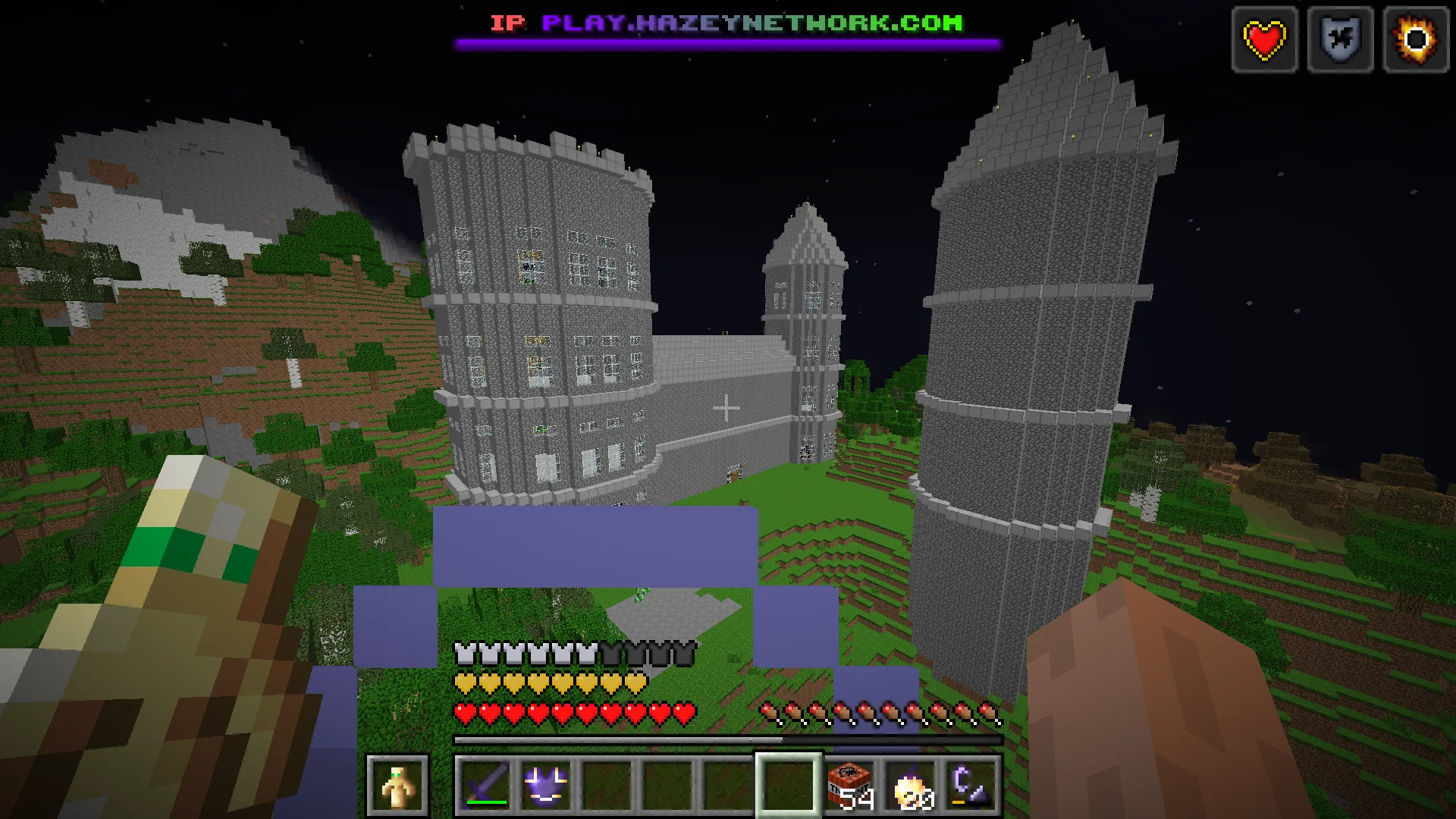
Task: Click the gold-outlined heart status icon
Action: pyautogui.click(x=1264, y=39)
